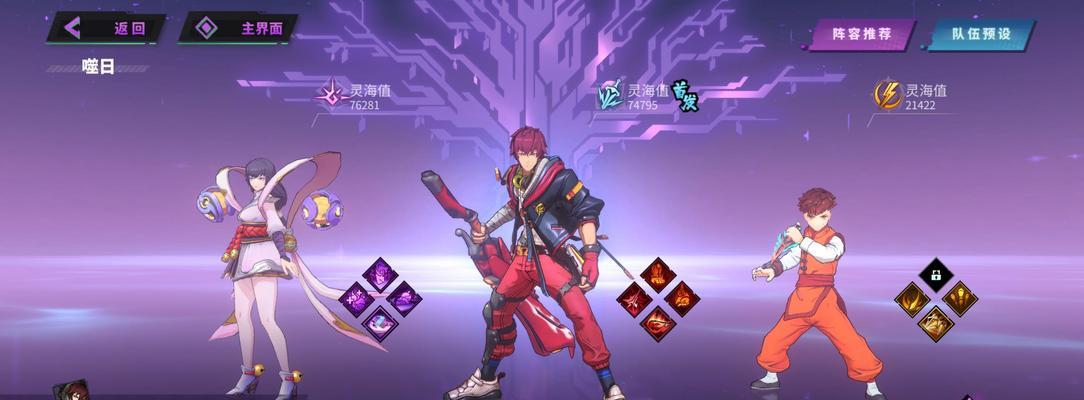
Task: Click the blue 灵海值 emblem tagged 首发
Action: point(610,94)
